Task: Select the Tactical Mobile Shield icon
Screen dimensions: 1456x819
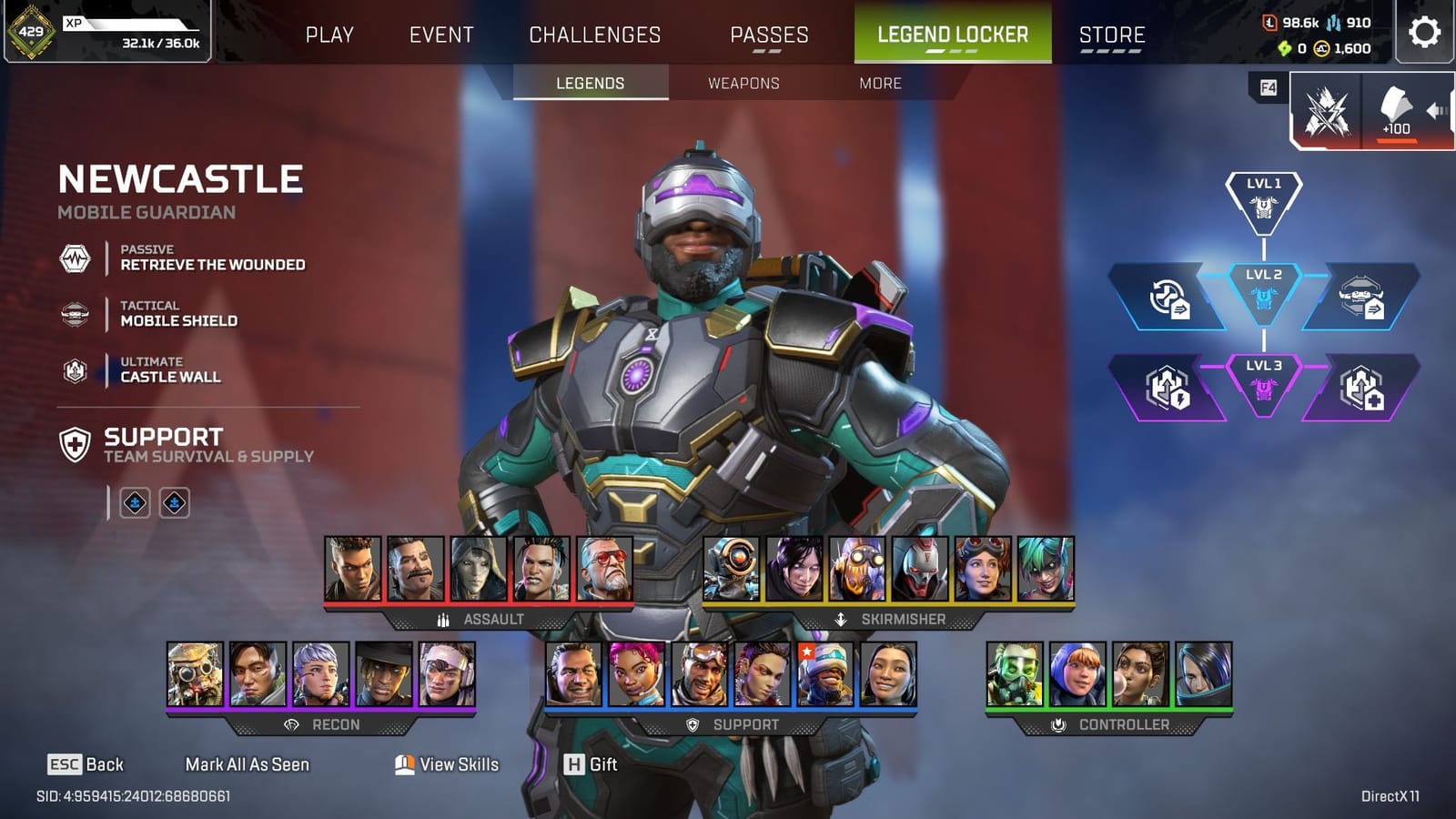Action: pyautogui.click(x=76, y=314)
